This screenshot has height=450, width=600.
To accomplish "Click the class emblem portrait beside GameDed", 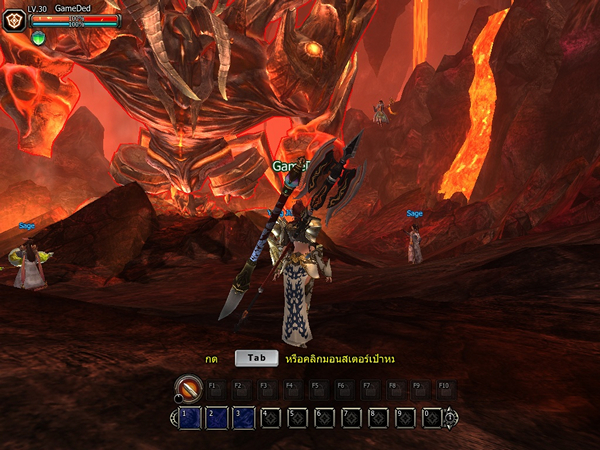I will (17, 19).
